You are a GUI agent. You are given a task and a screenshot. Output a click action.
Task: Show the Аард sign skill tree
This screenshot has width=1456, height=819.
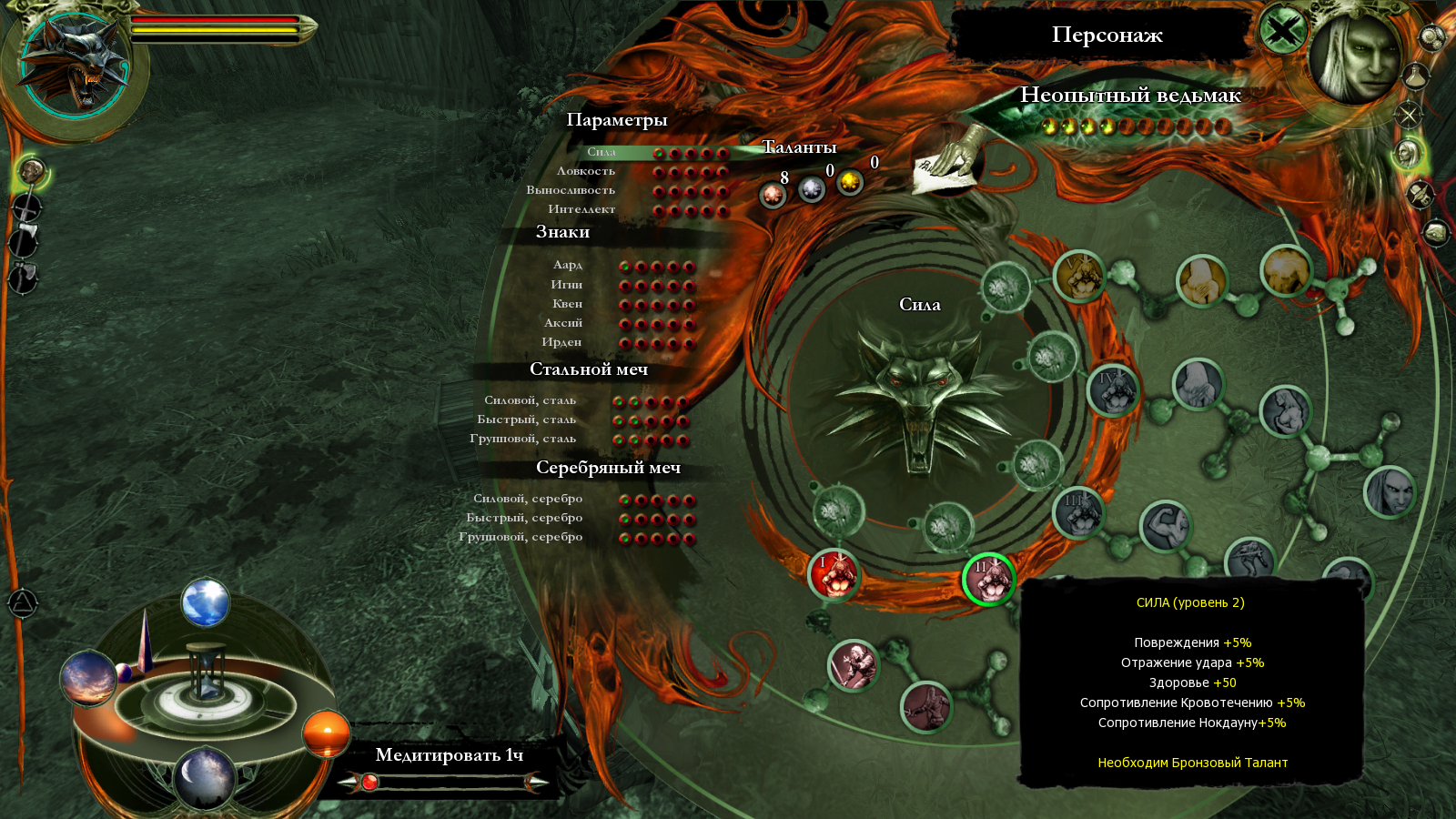point(568,265)
